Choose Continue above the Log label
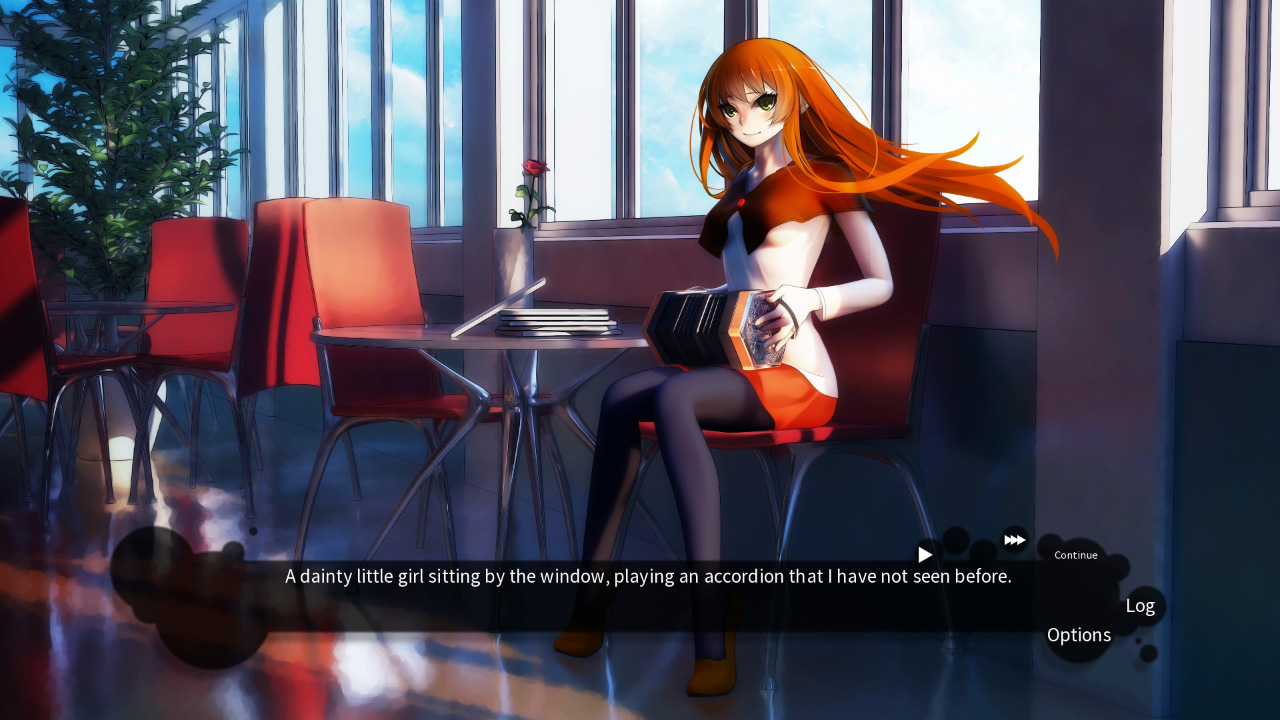Screen dimensions: 1280x720 (1075, 555)
